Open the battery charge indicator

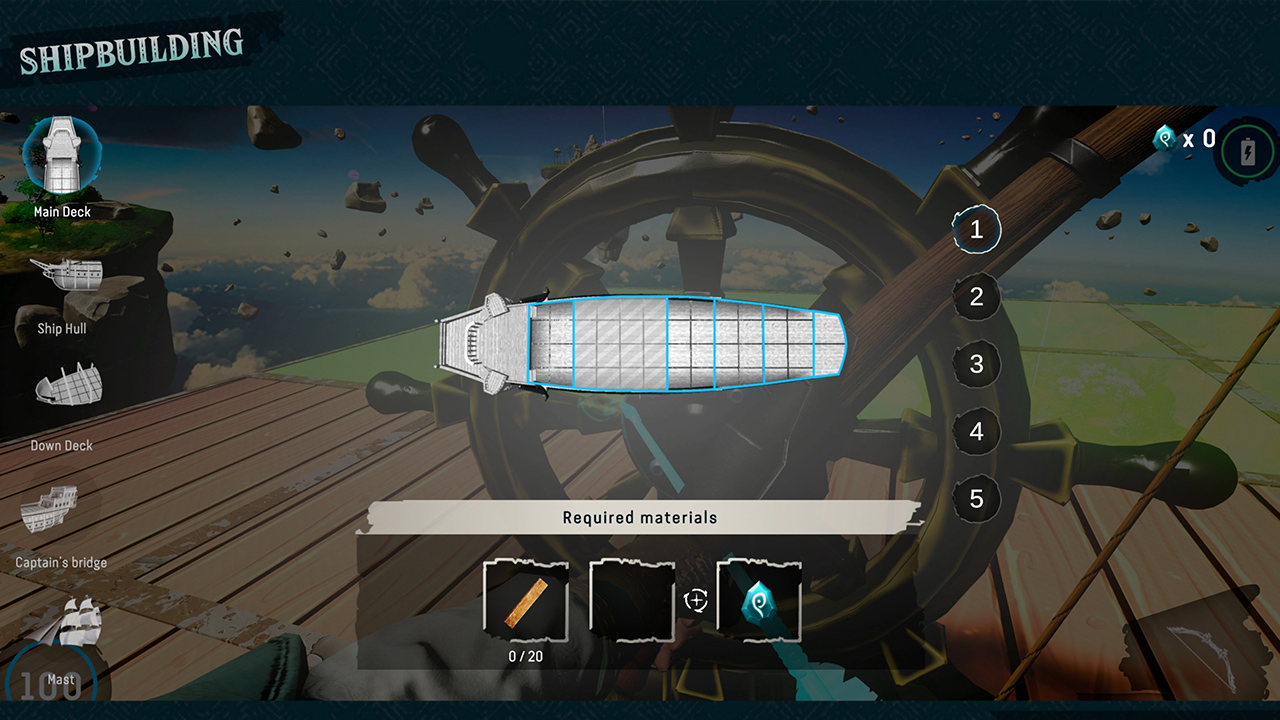point(1248,150)
